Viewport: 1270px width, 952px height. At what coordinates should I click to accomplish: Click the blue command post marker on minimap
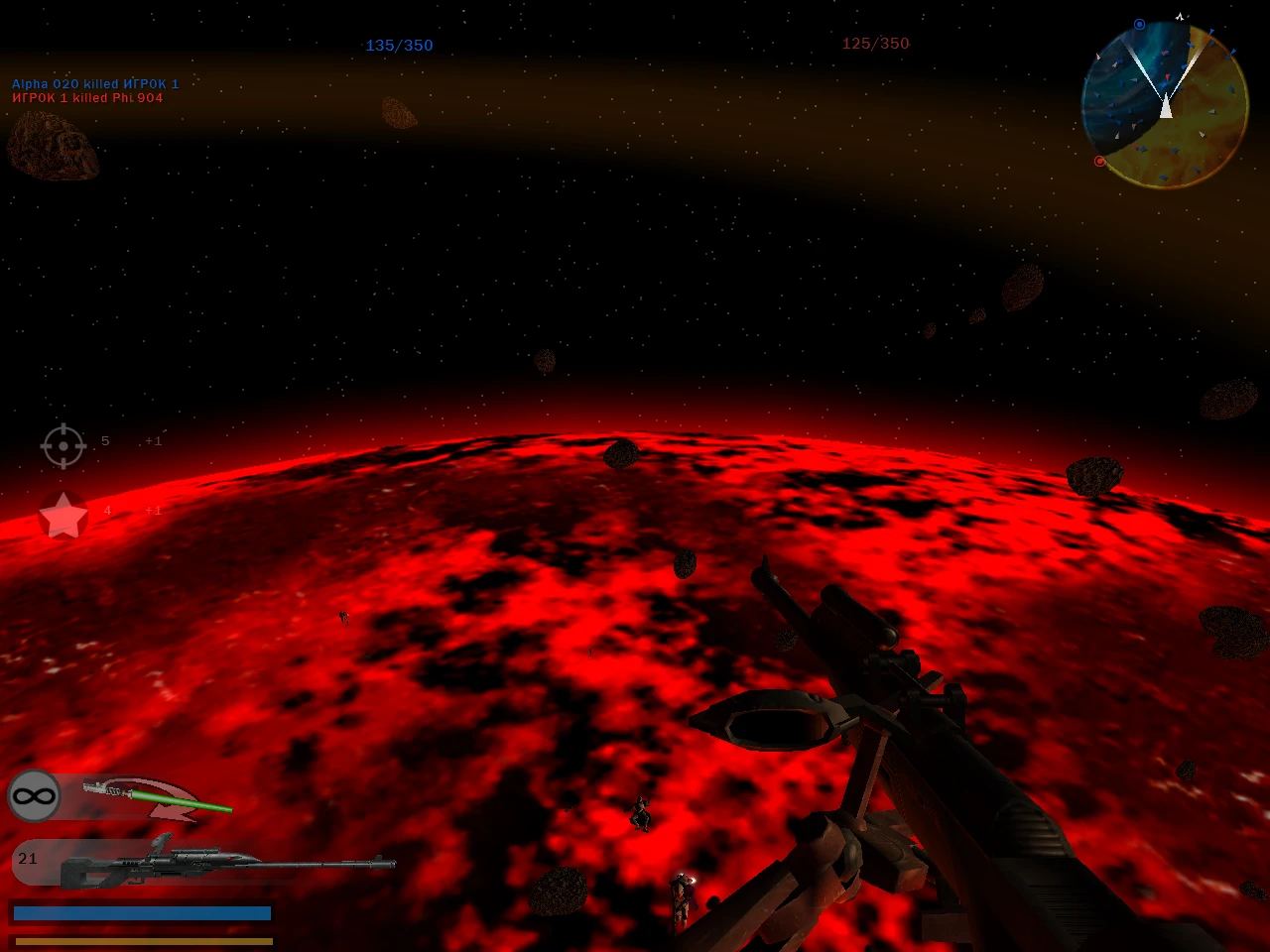click(x=1139, y=23)
